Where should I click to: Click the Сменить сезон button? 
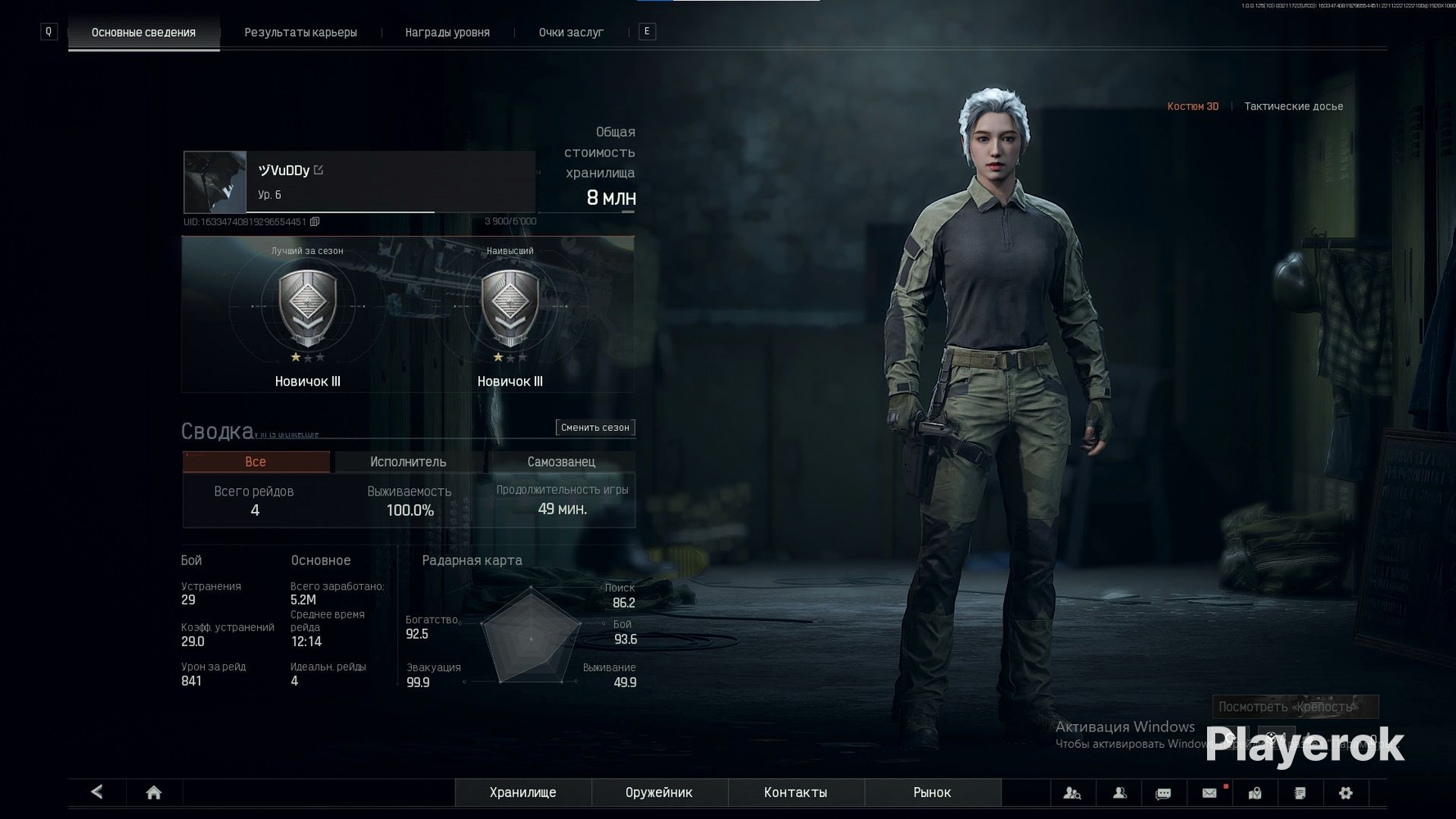(595, 428)
